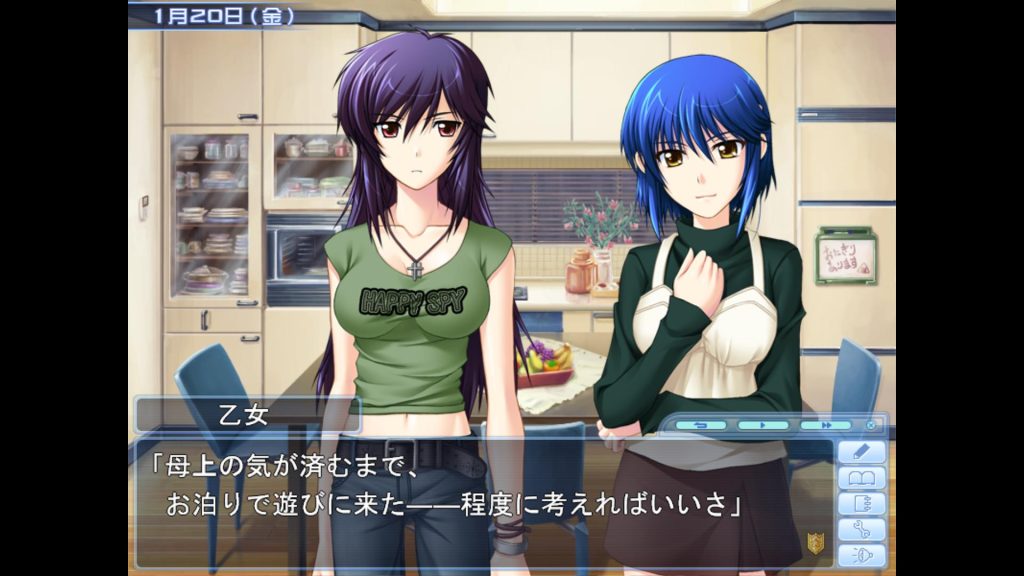Open the save menu via pencil icon

coord(861,452)
